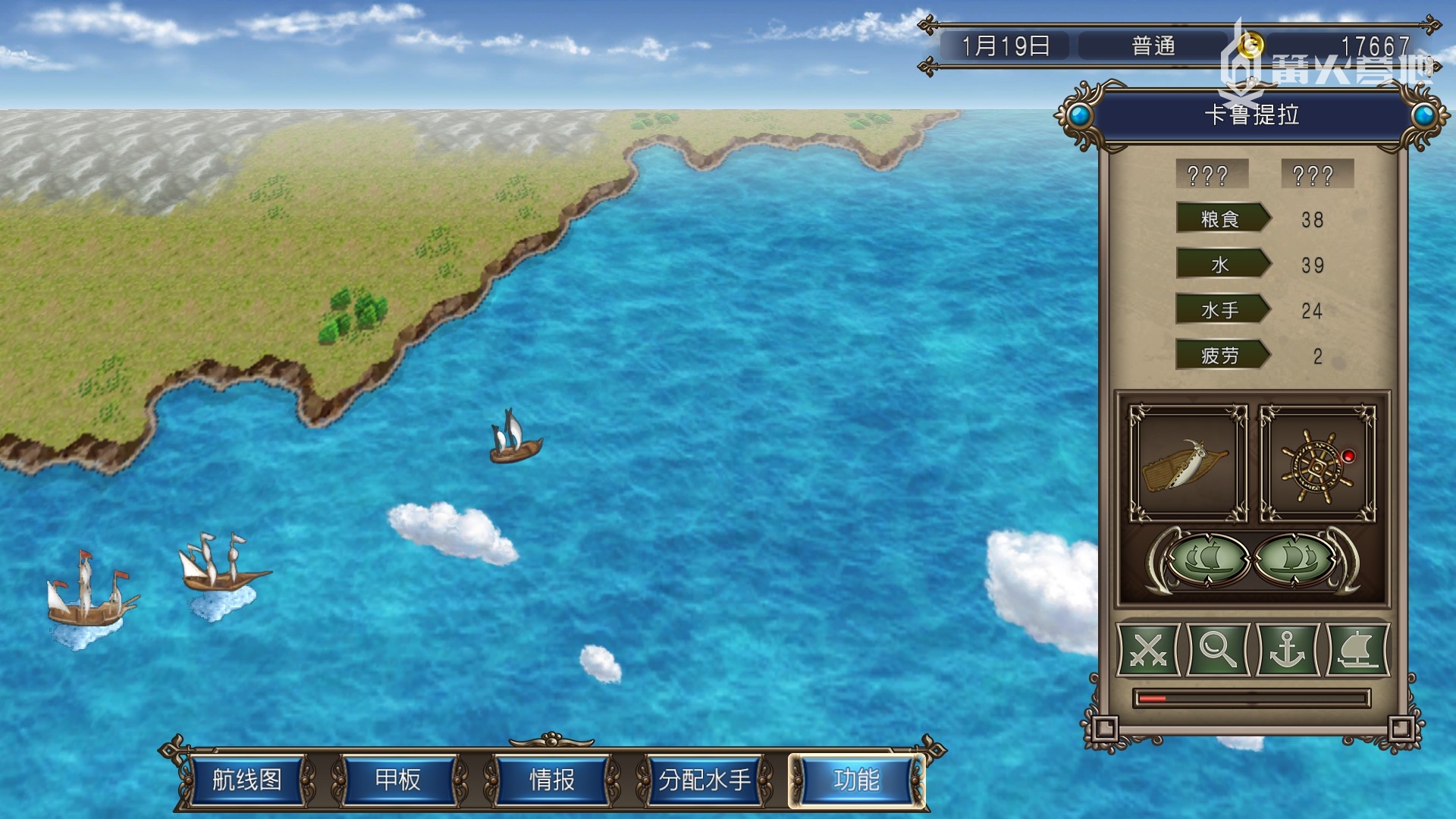Image resolution: width=1456 pixels, height=819 pixels.
Task: Select 分配水手 to assign sailors
Action: click(x=704, y=780)
